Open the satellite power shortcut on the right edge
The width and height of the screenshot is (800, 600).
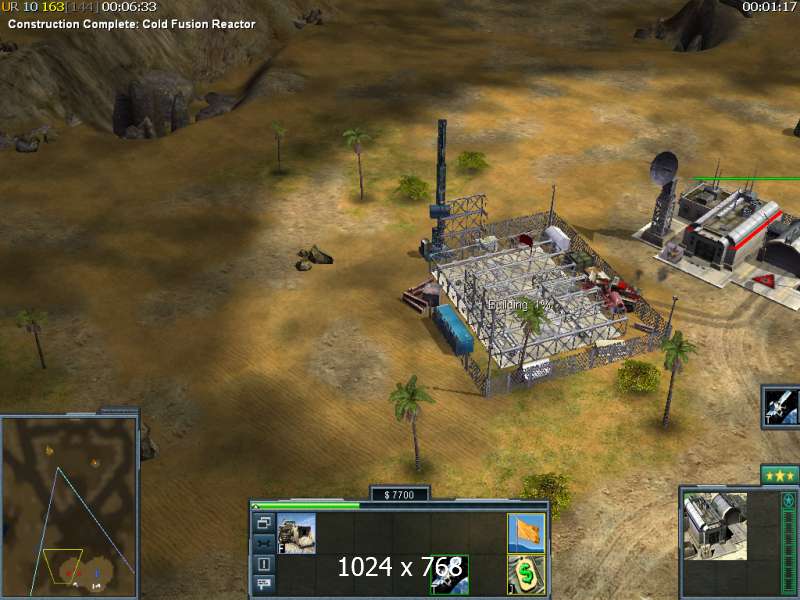click(780, 406)
